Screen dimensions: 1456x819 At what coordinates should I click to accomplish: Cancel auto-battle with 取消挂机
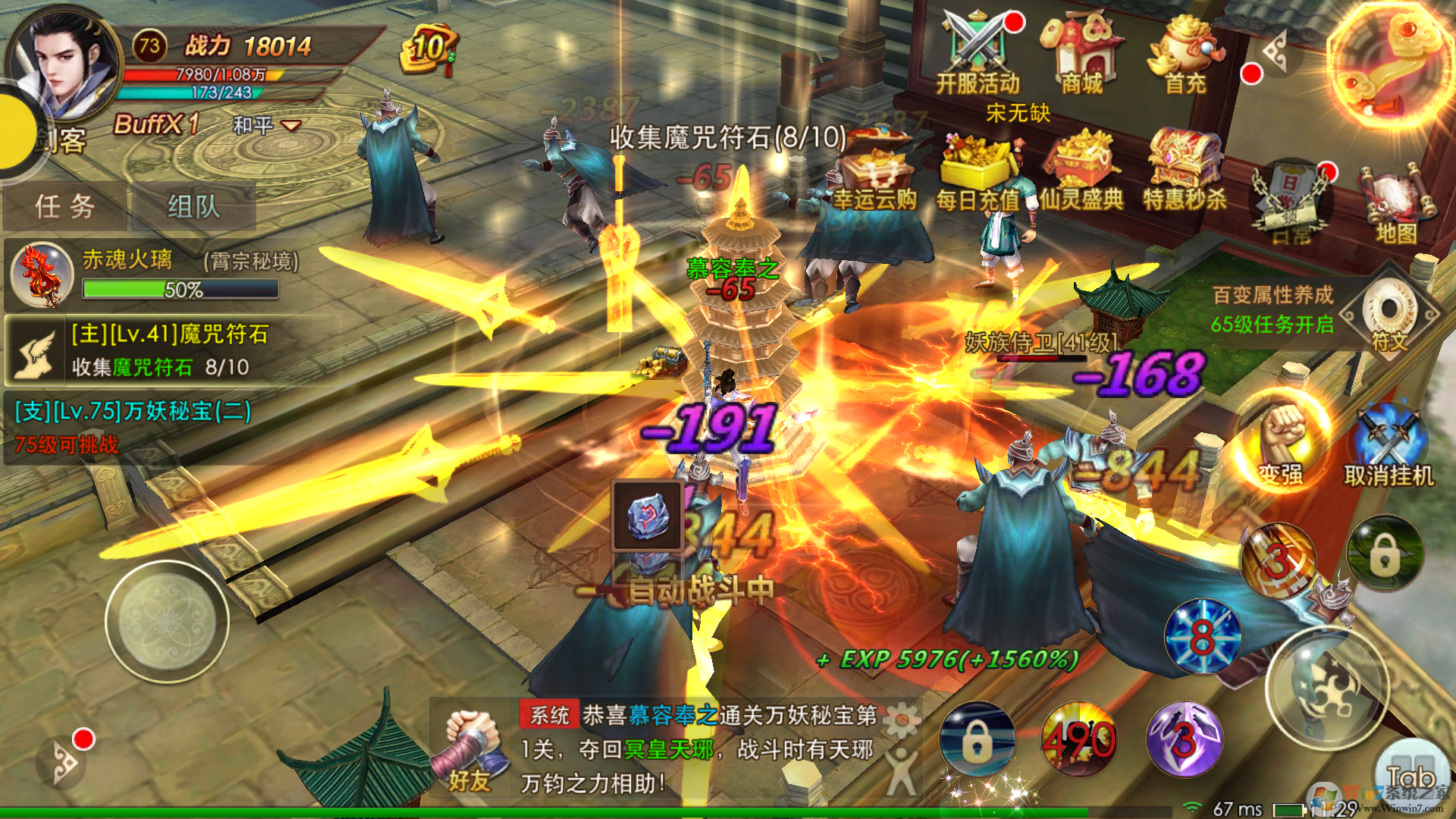1388,447
